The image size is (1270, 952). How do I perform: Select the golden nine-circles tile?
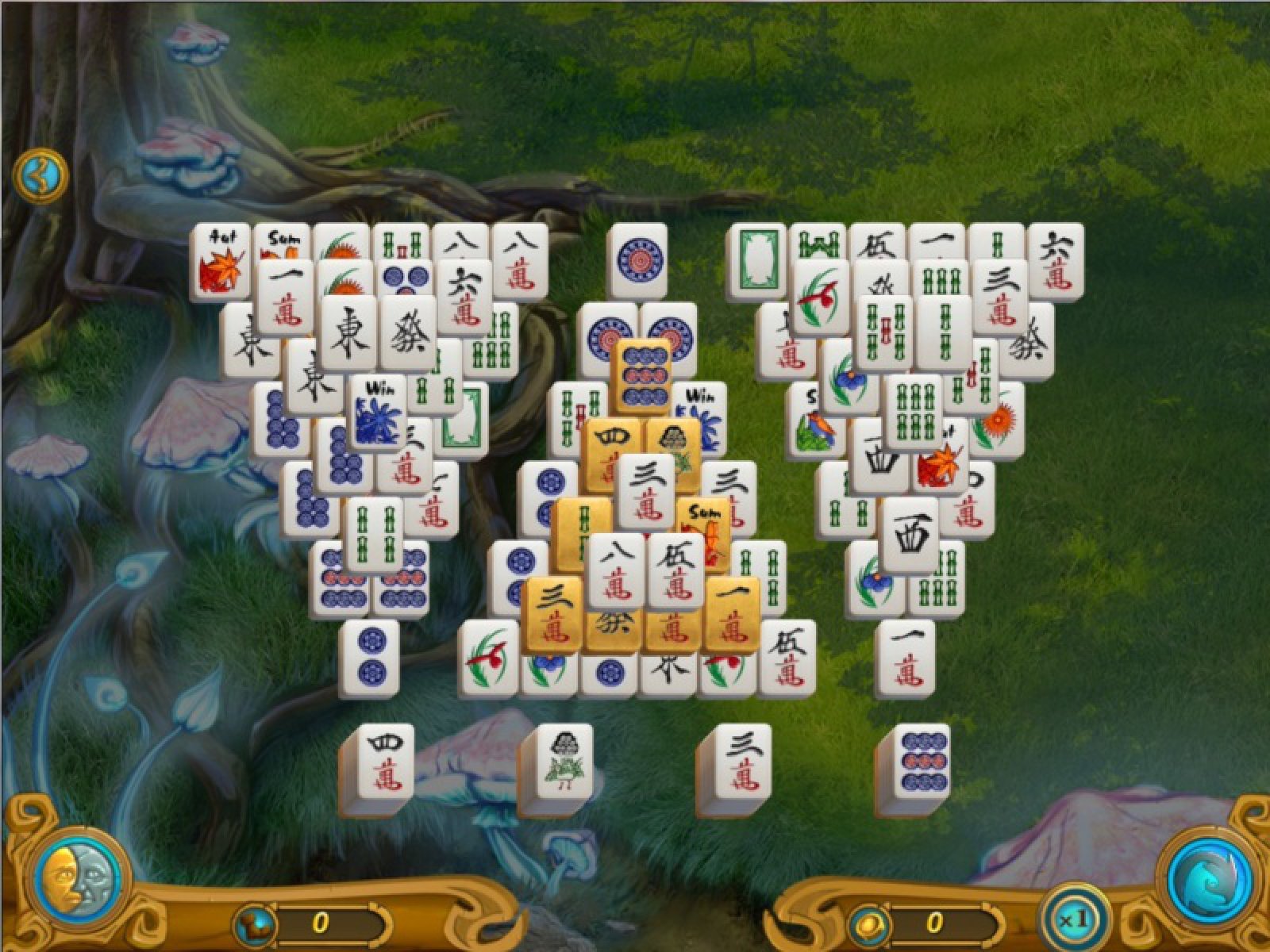pos(643,376)
